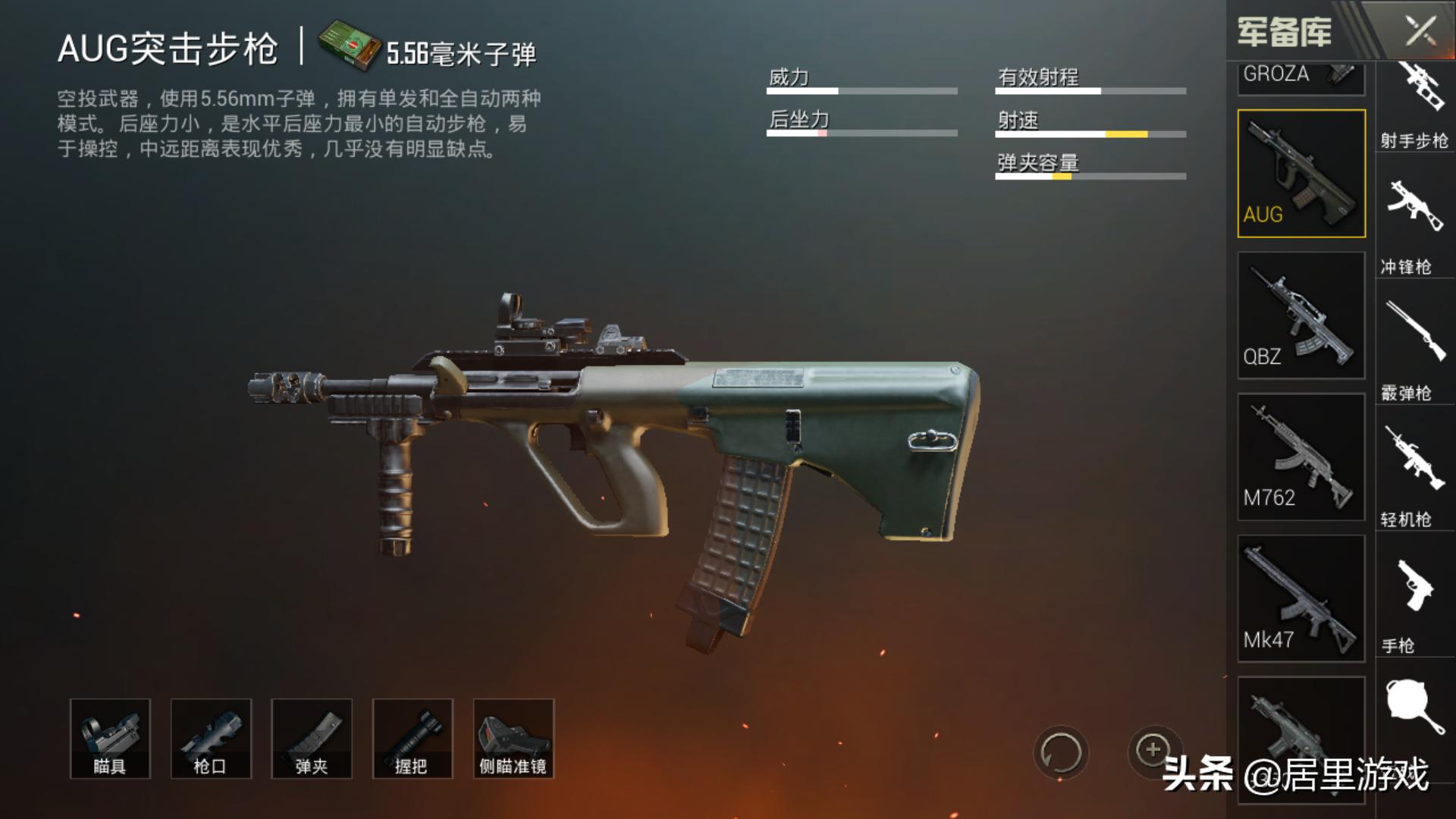
Task: Open the 侧瞄准镜 canted sight slot
Action: pyautogui.click(x=513, y=739)
